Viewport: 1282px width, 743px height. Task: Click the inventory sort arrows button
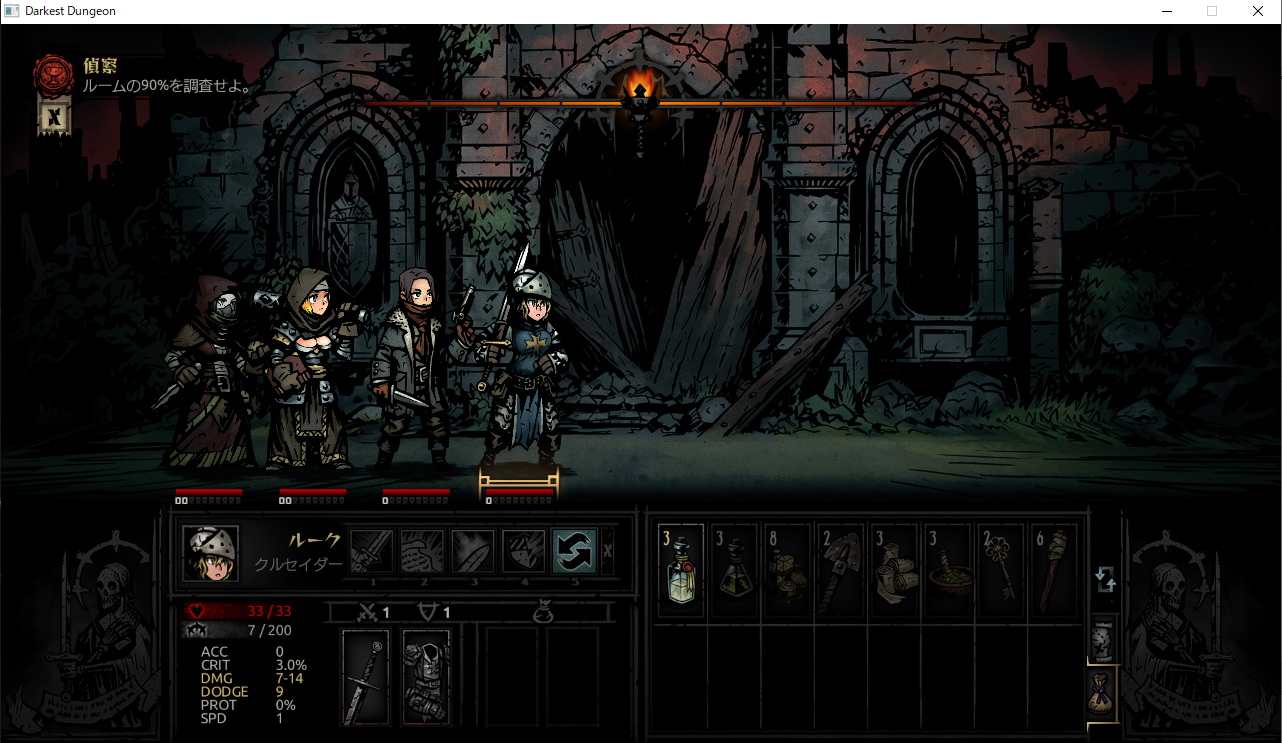(1105, 579)
